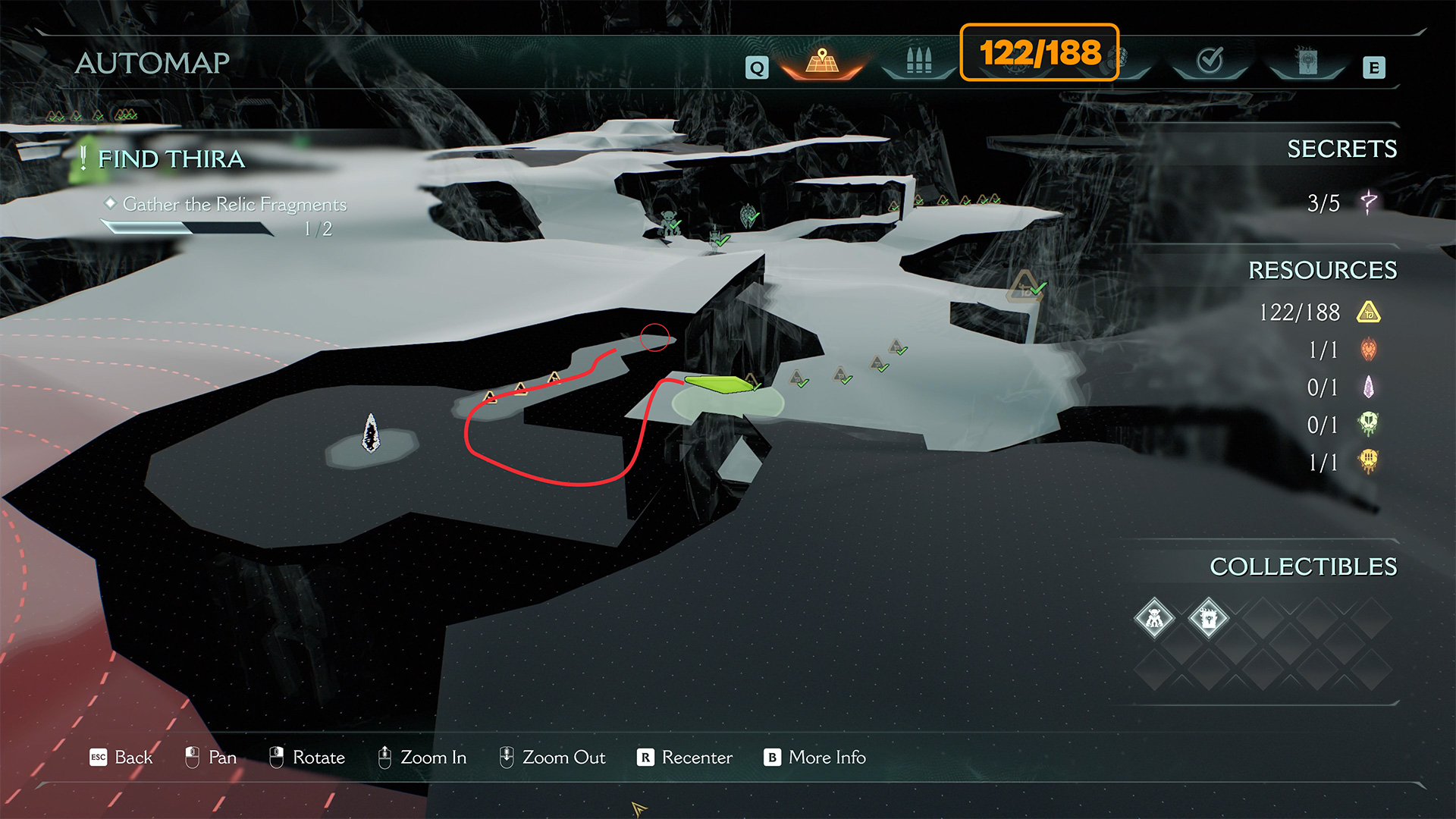Select the active Automap tab icon

click(822, 61)
